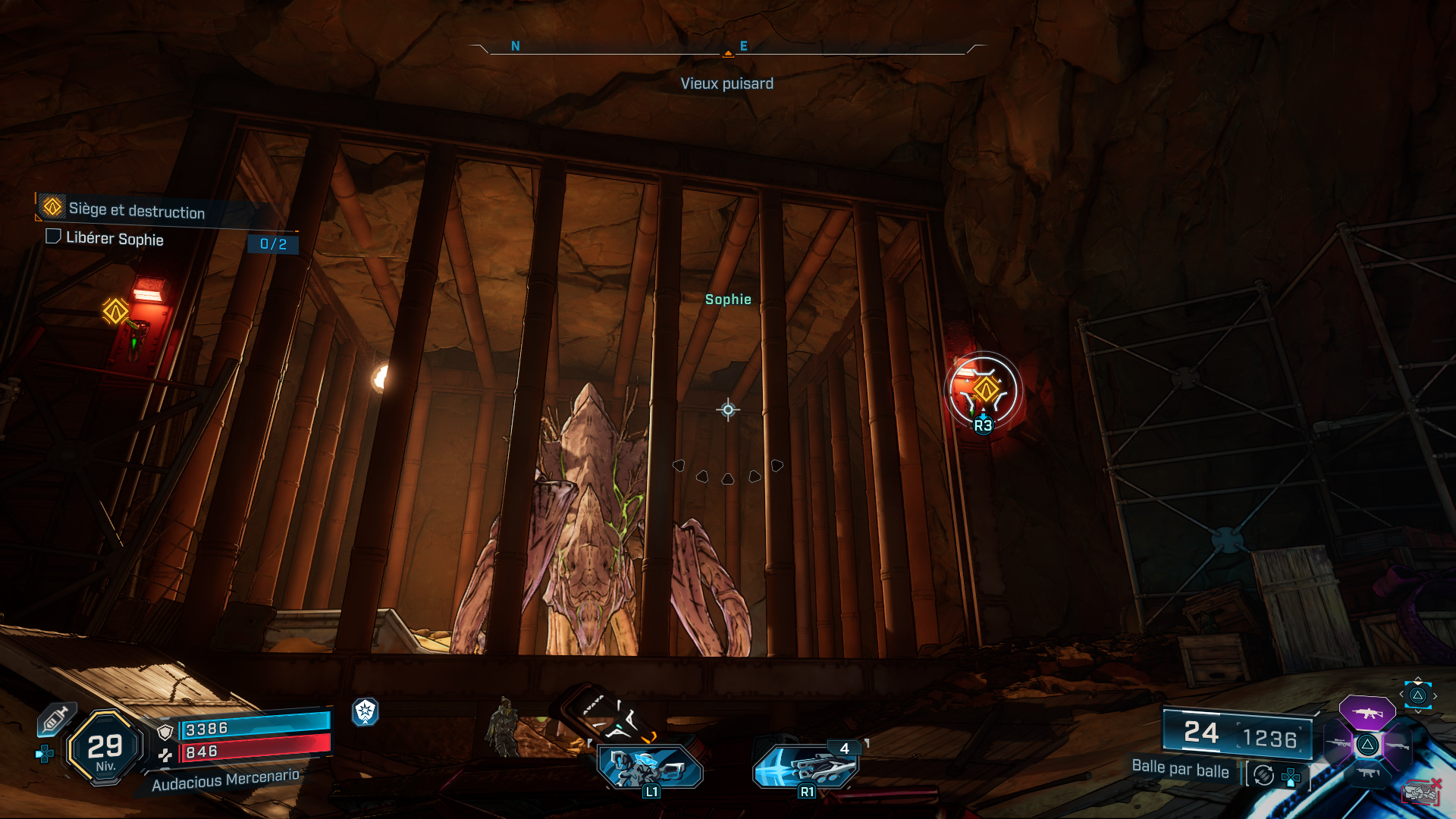Select the SMG in the bottom weapon wheel slot

point(1369,773)
